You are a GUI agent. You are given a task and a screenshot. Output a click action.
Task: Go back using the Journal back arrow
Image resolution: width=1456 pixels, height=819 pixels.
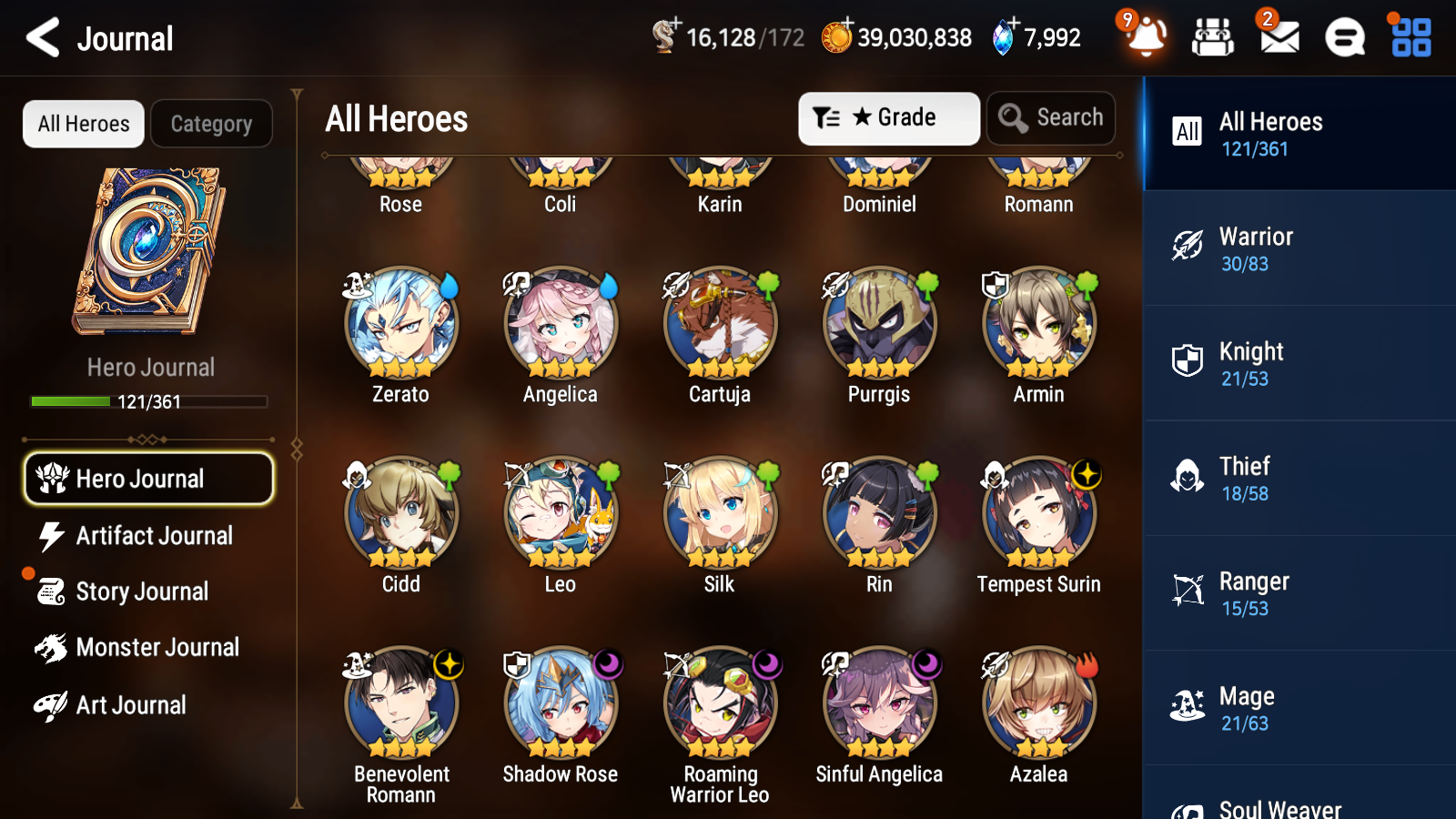40,37
